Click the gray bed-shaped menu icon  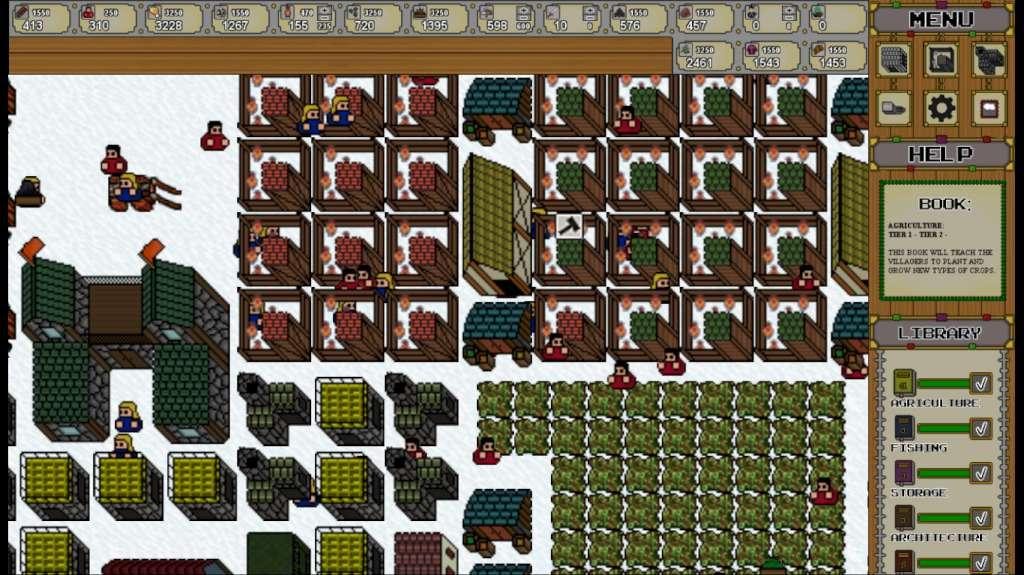[894, 108]
